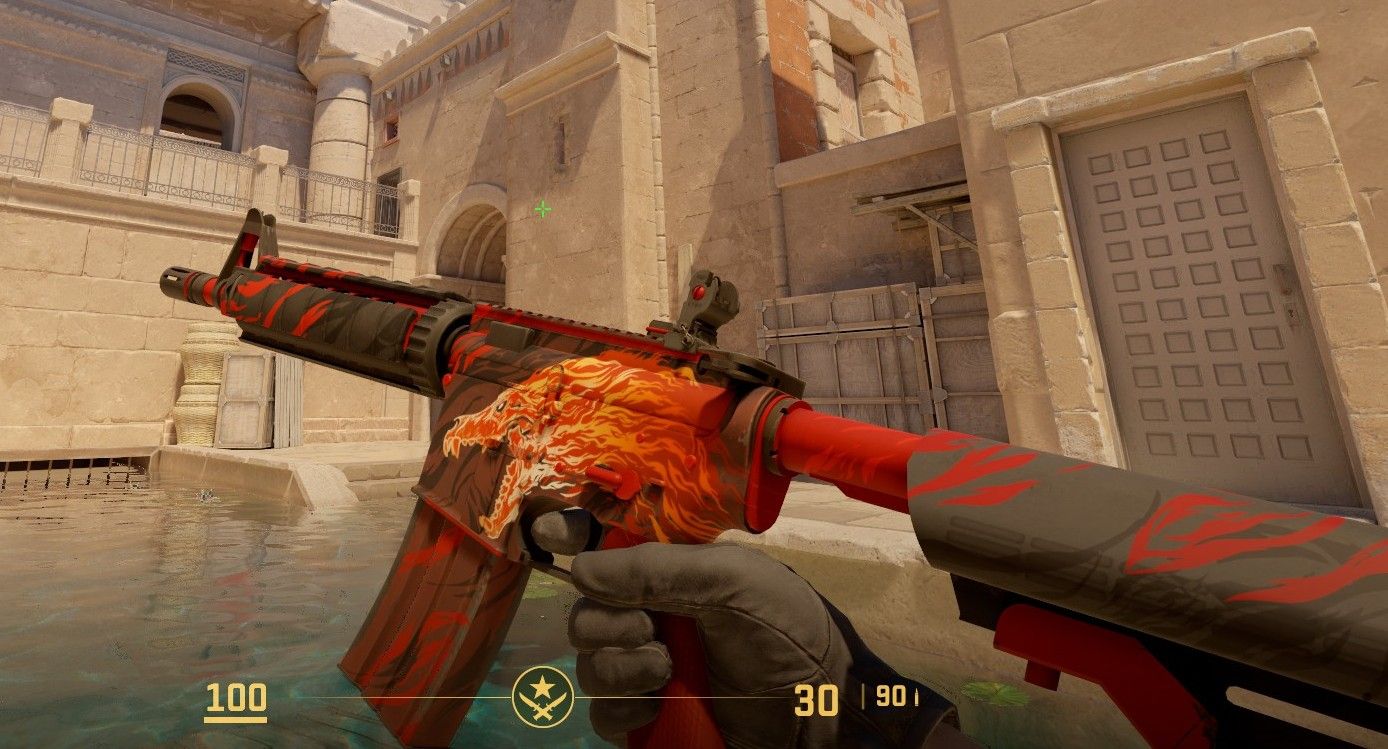Image resolution: width=1388 pixels, height=749 pixels.
Task: Click the green crosshair at screen center
Action: [x=541, y=210]
